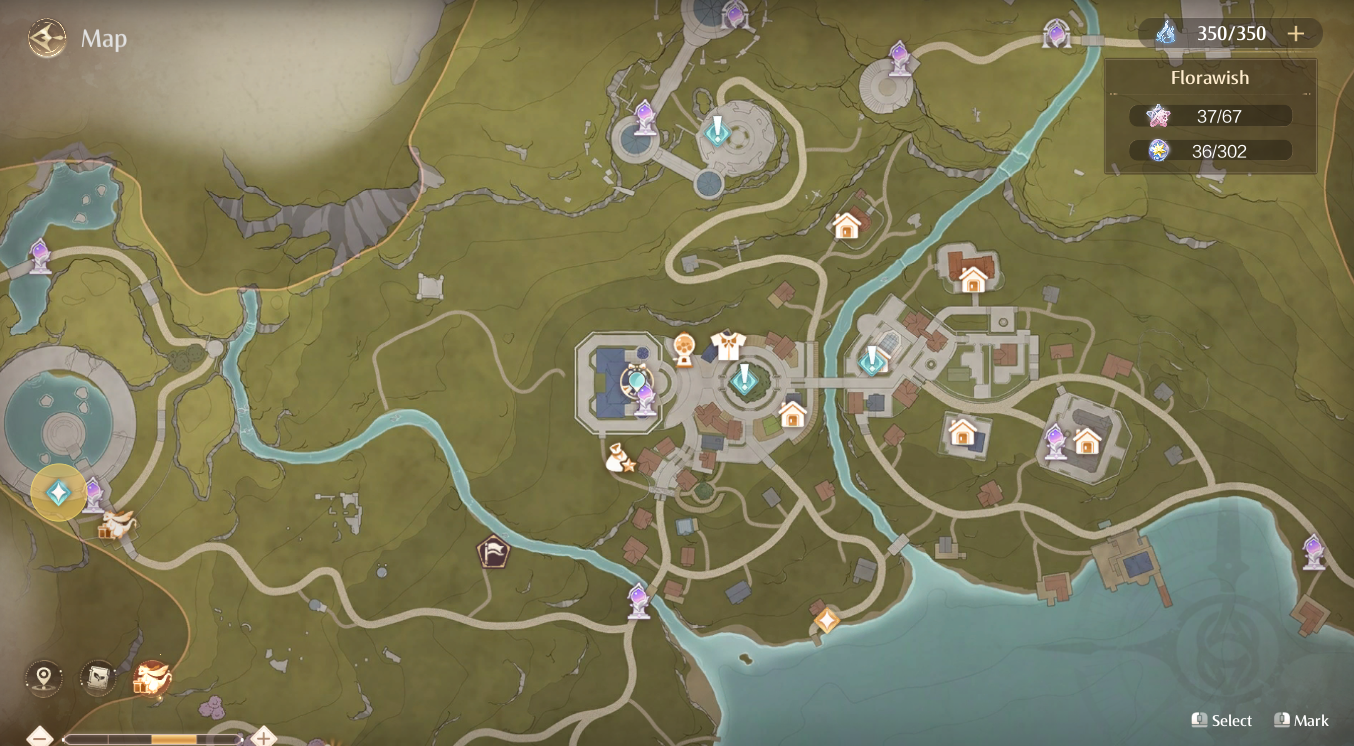The height and width of the screenshot is (746, 1354).
Task: Select the gumball machine shop marker
Action: 685,346
